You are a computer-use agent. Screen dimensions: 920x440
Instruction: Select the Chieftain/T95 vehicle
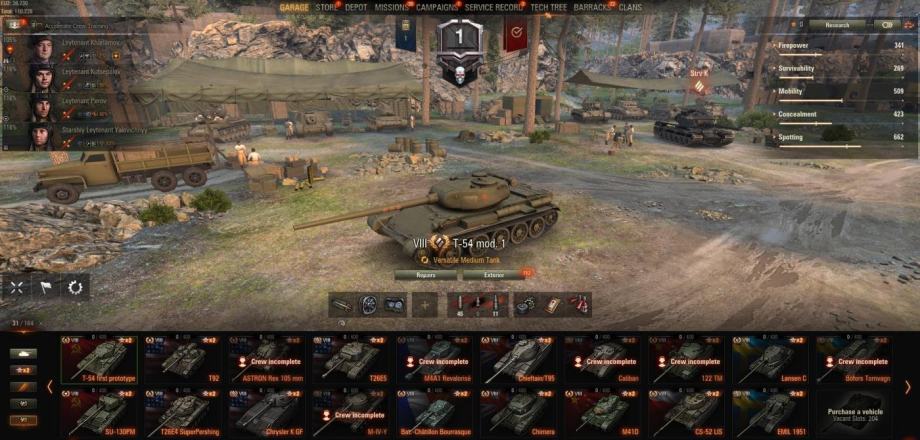tap(520, 360)
